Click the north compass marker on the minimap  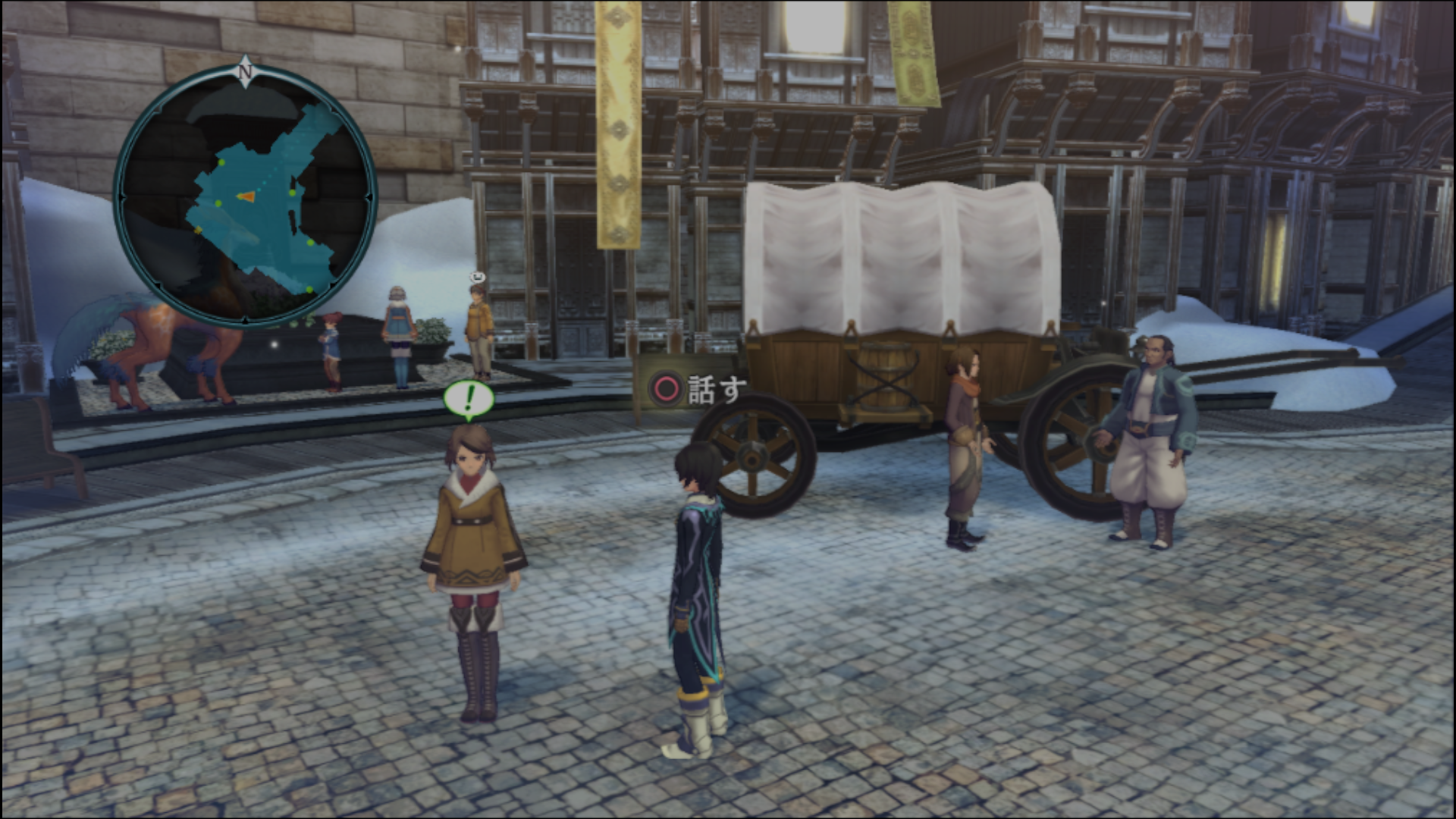[x=245, y=72]
